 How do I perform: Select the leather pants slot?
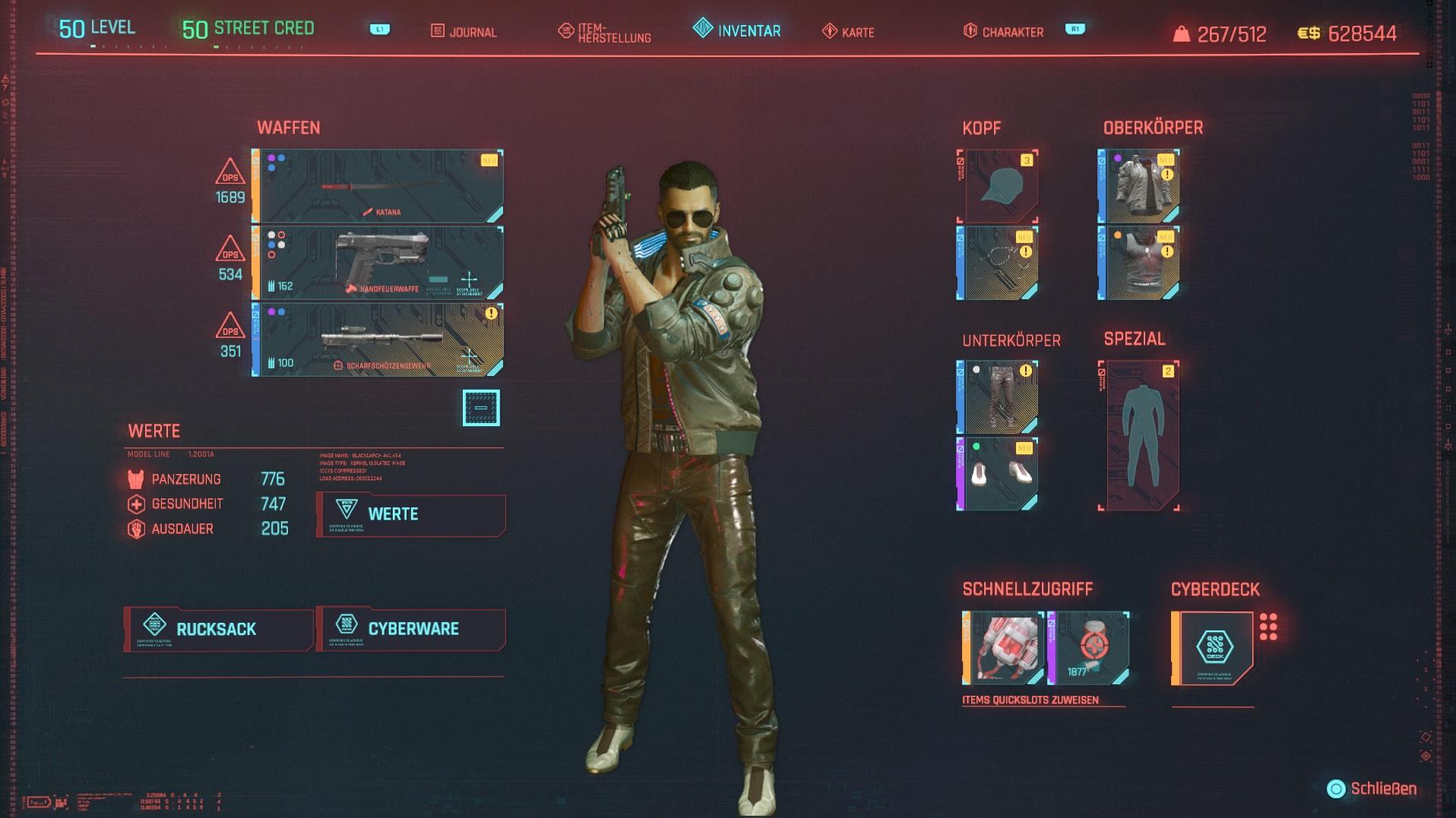pos(998,397)
